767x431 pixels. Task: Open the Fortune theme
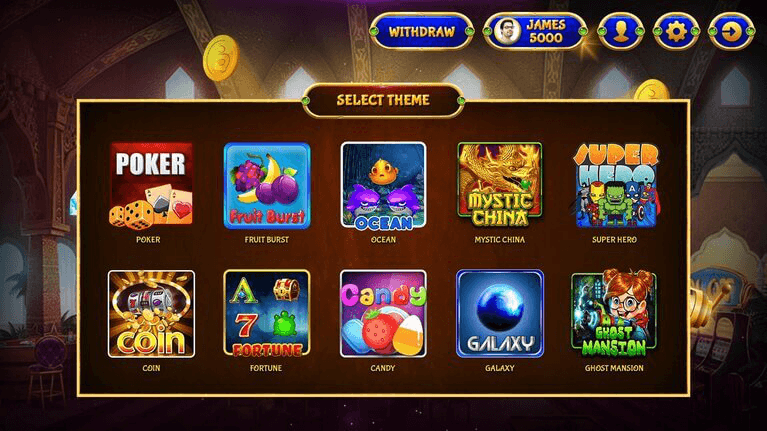pos(267,313)
